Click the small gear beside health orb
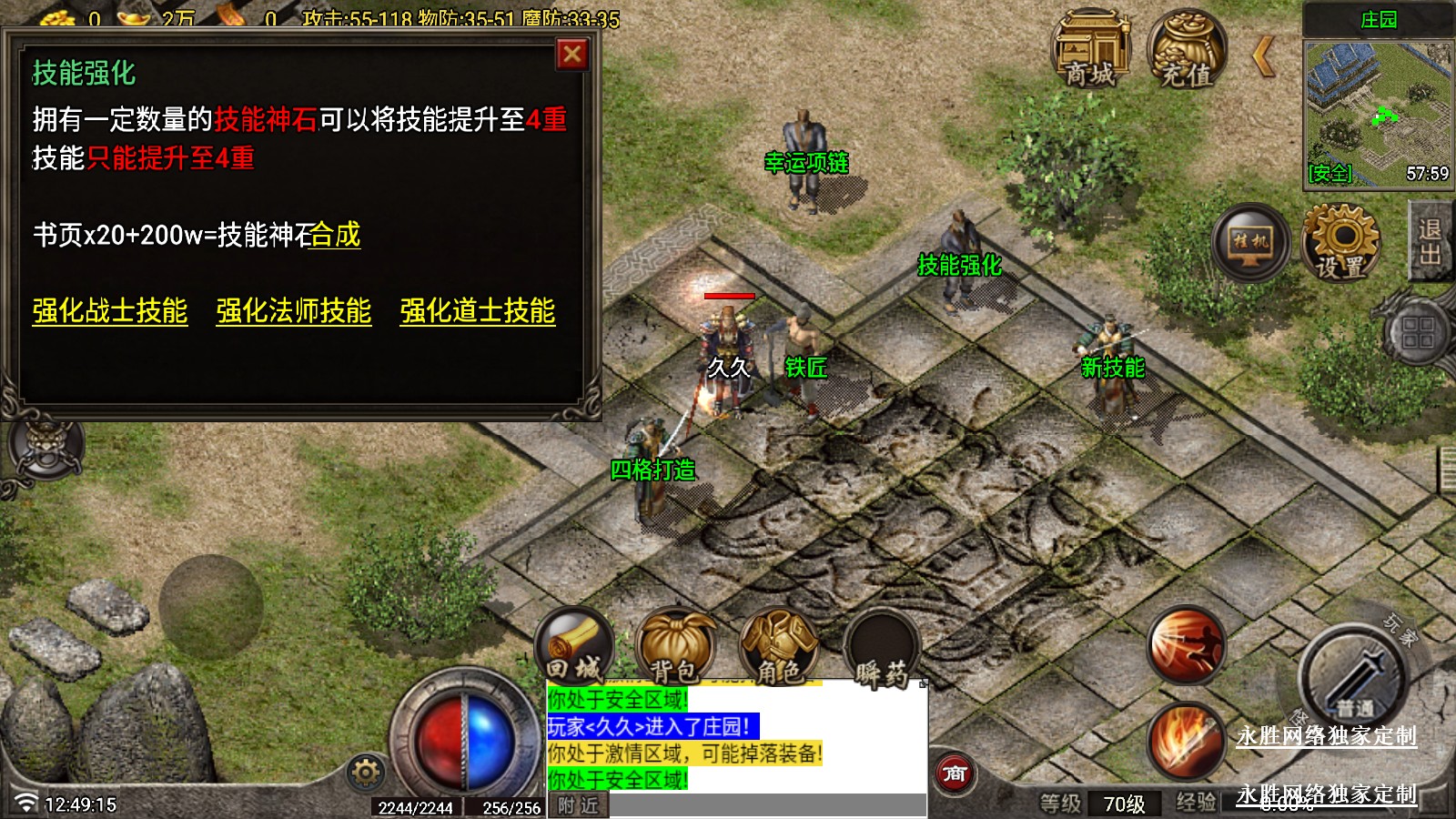This screenshot has height=819, width=1456. coord(366,773)
